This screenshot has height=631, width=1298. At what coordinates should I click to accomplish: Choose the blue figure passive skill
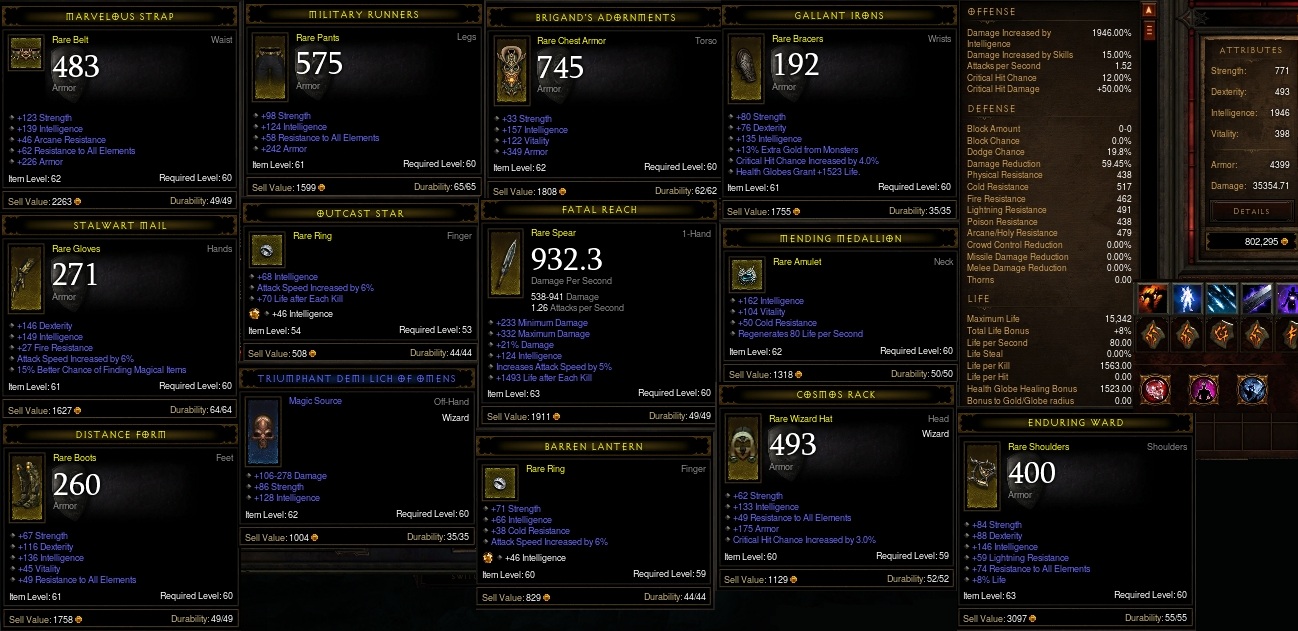click(x=1251, y=389)
